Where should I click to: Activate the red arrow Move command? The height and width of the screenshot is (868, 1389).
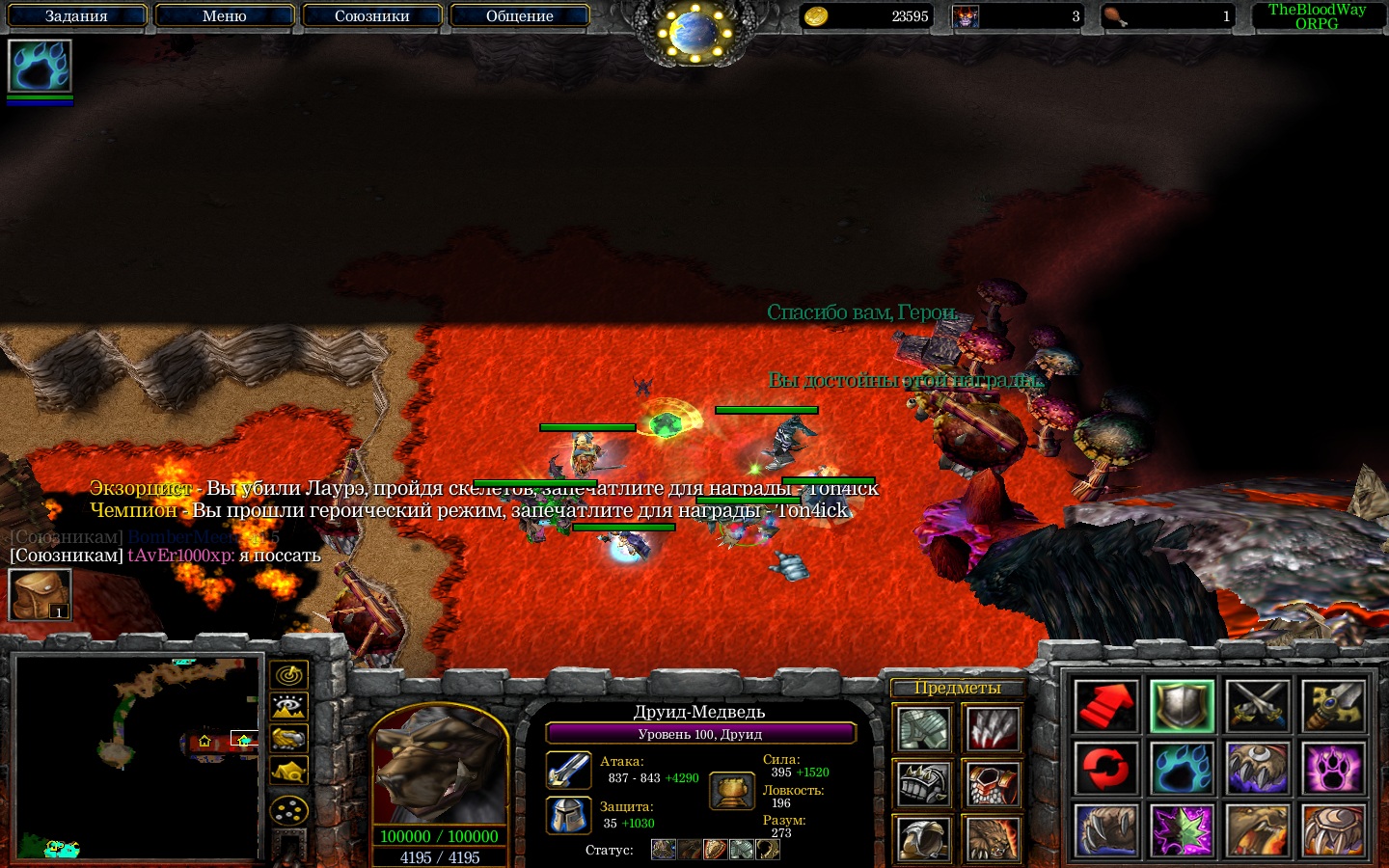pos(1105,706)
